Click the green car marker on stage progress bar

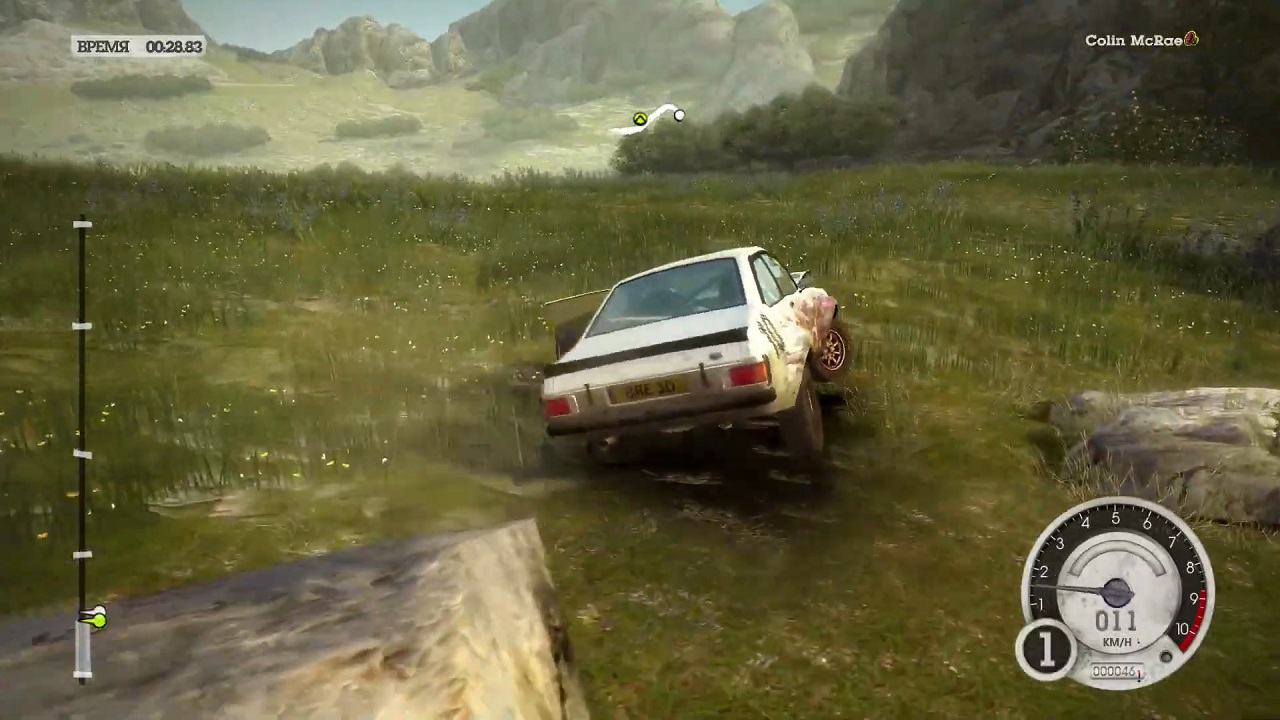point(94,619)
